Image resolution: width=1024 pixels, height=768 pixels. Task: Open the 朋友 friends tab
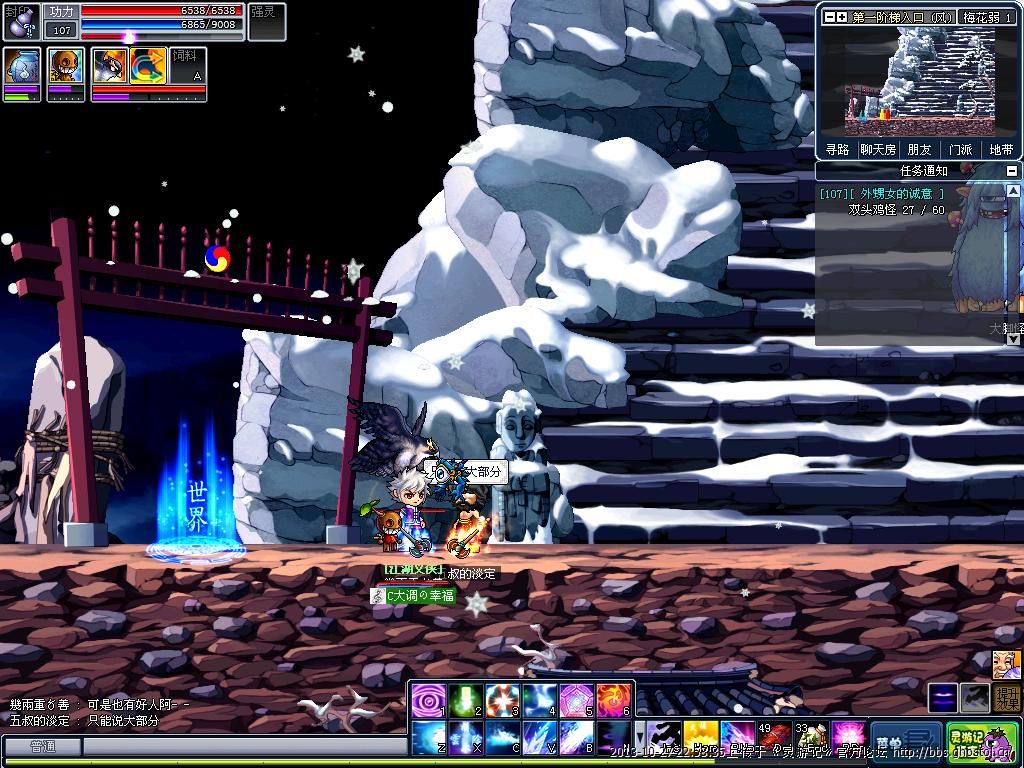(x=919, y=149)
